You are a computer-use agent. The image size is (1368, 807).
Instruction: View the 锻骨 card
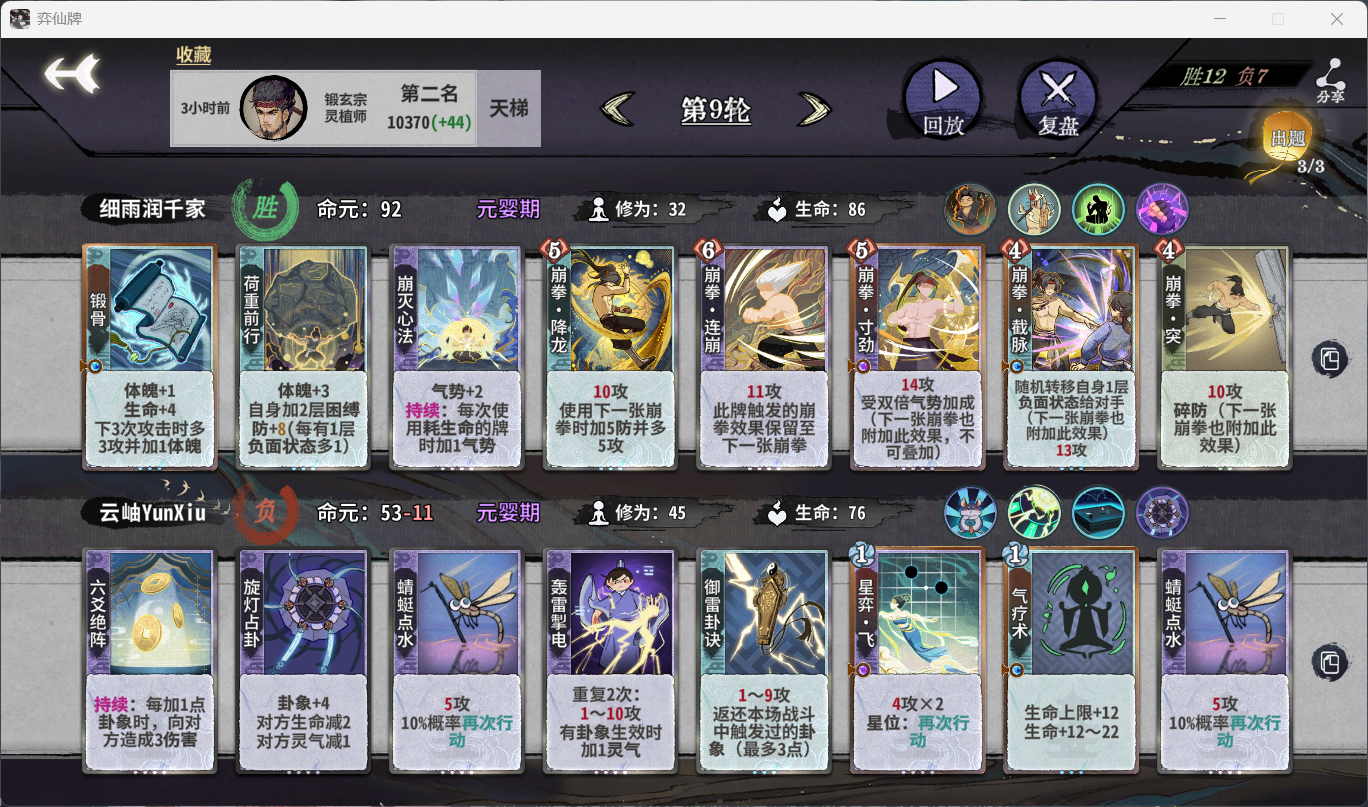(148, 356)
